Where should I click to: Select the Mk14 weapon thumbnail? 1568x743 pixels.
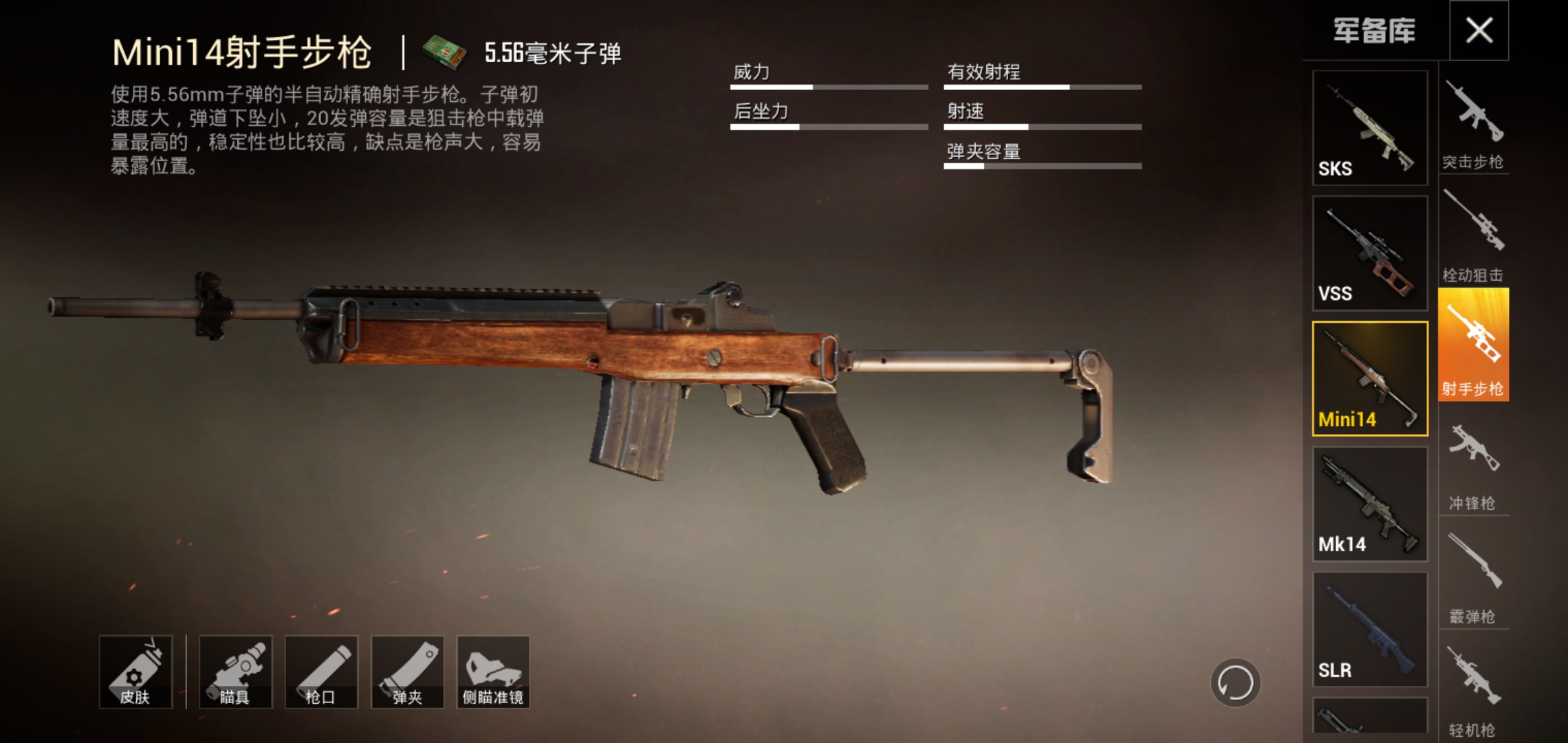tap(1369, 504)
